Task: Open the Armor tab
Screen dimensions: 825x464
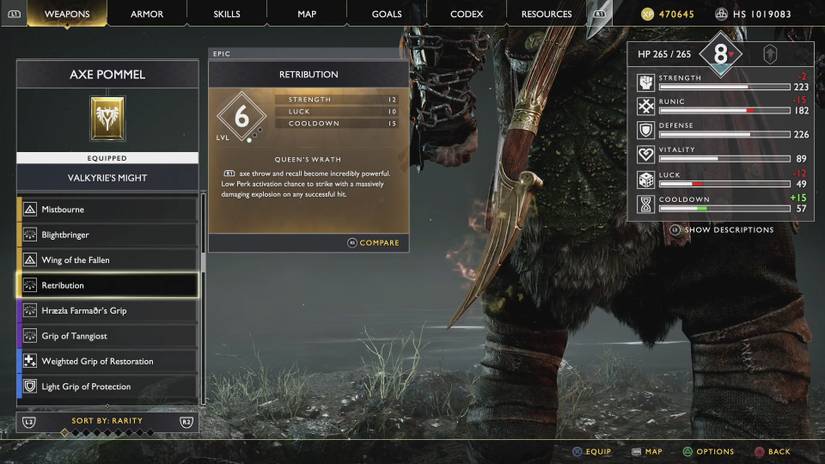Action: pyautogui.click(x=147, y=14)
